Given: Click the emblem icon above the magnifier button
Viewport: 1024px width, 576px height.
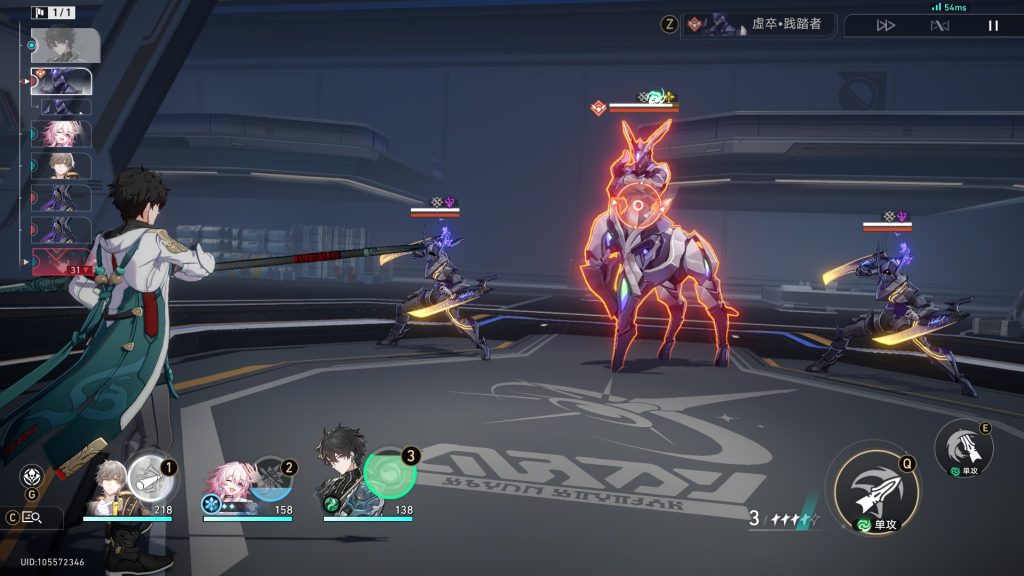Looking at the screenshot, I should click(x=32, y=476).
